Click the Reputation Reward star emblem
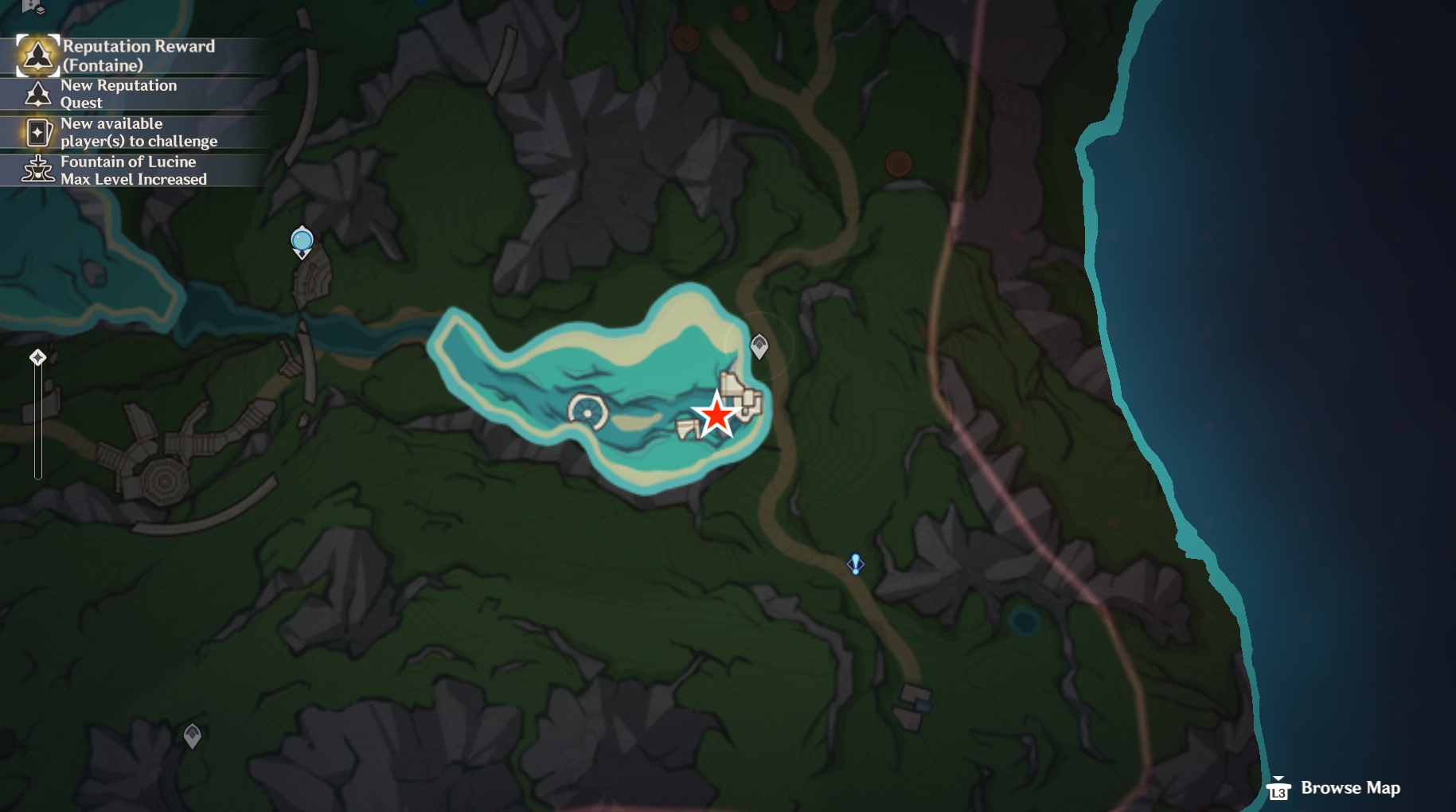 point(38,55)
